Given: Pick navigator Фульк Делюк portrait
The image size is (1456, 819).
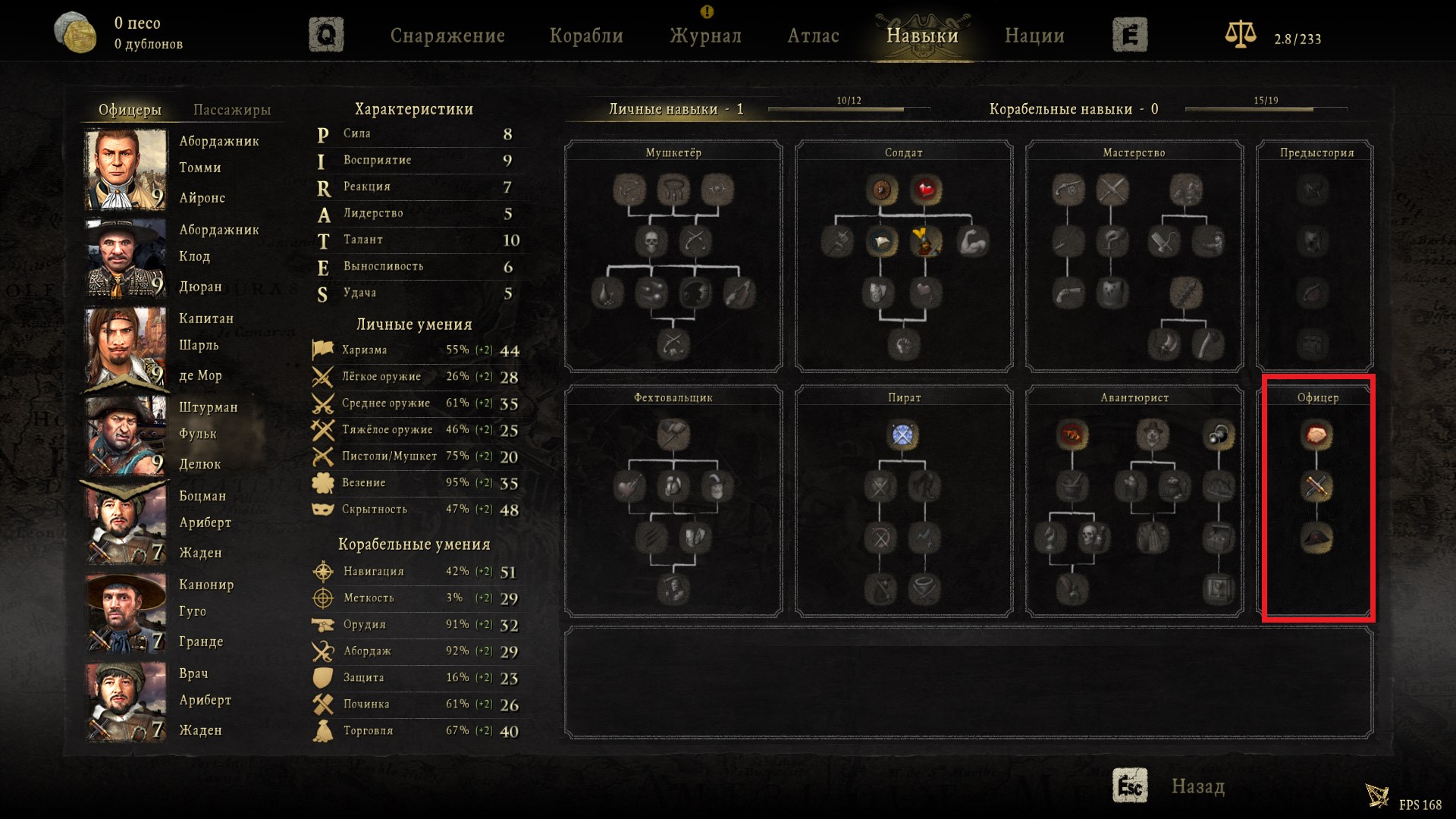Looking at the screenshot, I should [x=125, y=435].
